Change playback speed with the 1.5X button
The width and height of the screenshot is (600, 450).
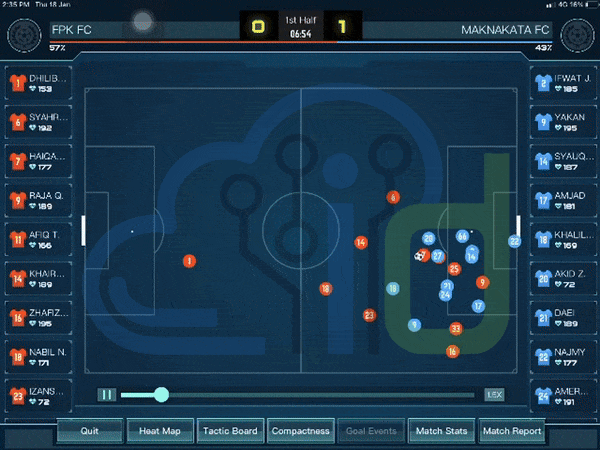tap(493, 395)
